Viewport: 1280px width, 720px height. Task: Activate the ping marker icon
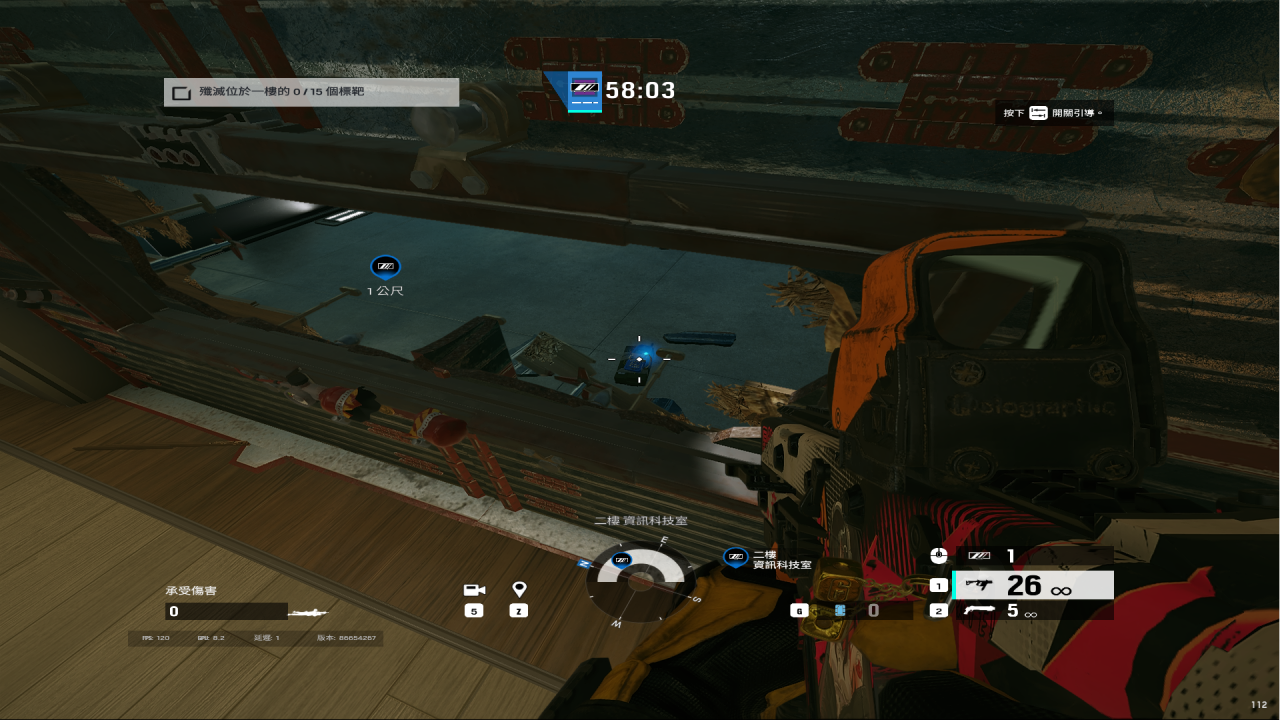[x=519, y=590]
